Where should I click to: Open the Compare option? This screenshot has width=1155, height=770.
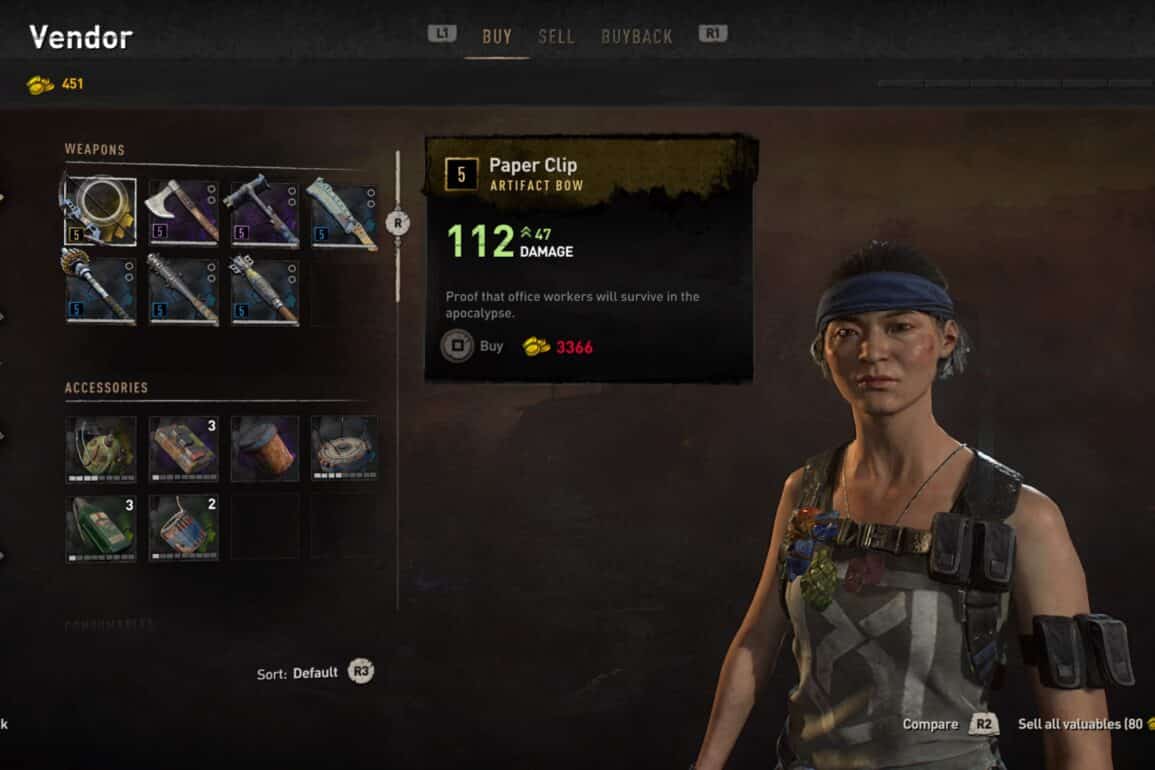[x=950, y=724]
